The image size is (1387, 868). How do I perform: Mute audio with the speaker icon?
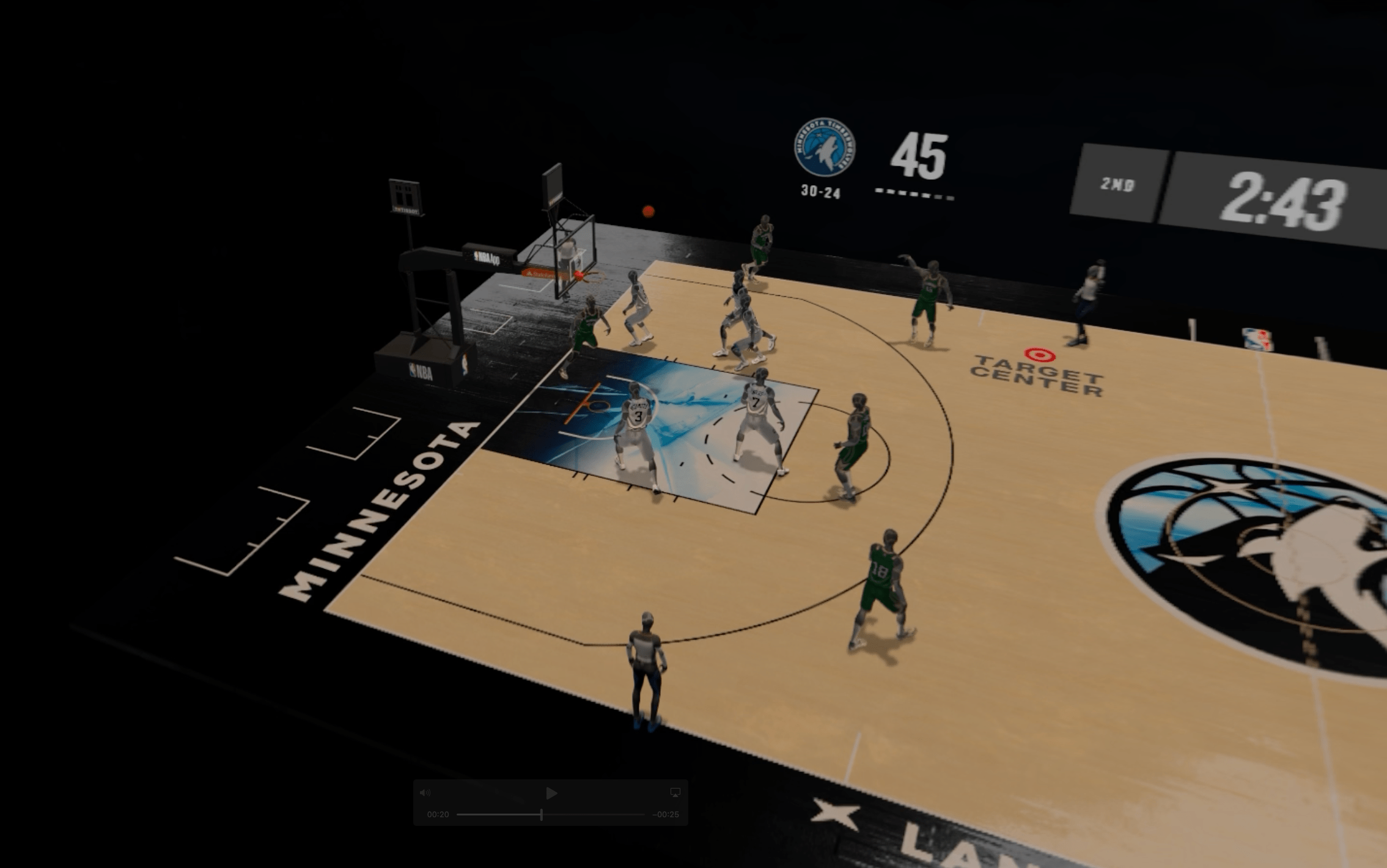(x=425, y=793)
